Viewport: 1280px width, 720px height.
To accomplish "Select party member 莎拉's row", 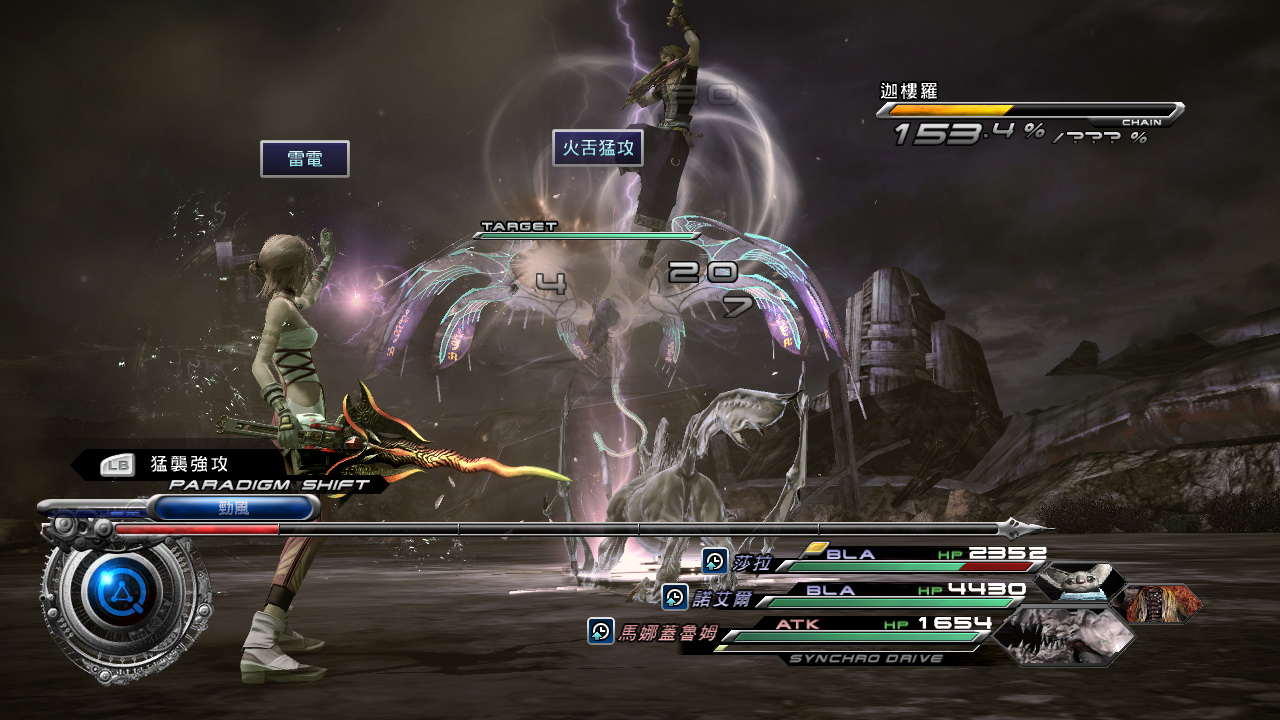I will (x=875, y=562).
